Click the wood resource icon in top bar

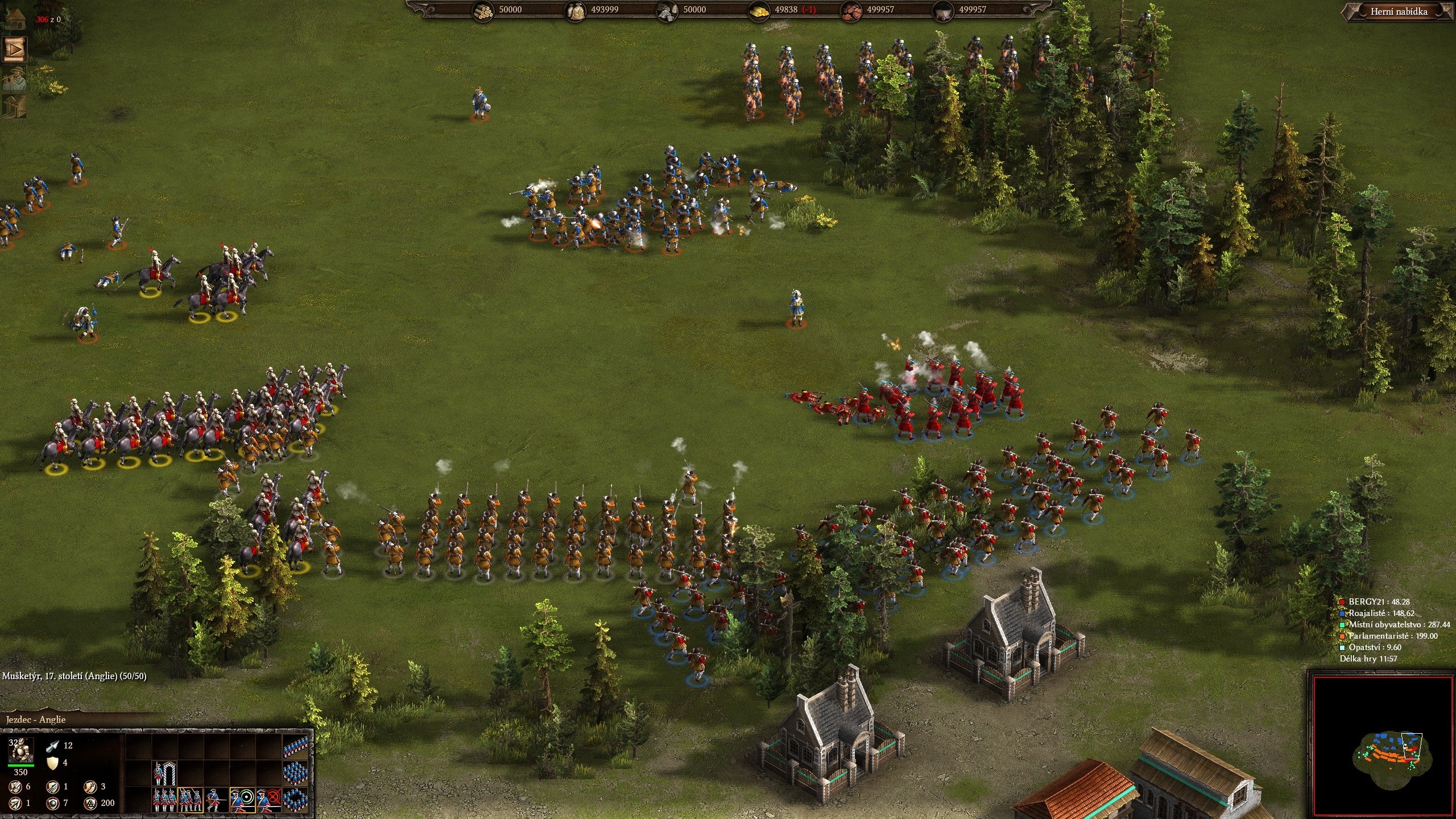pyautogui.click(x=484, y=10)
